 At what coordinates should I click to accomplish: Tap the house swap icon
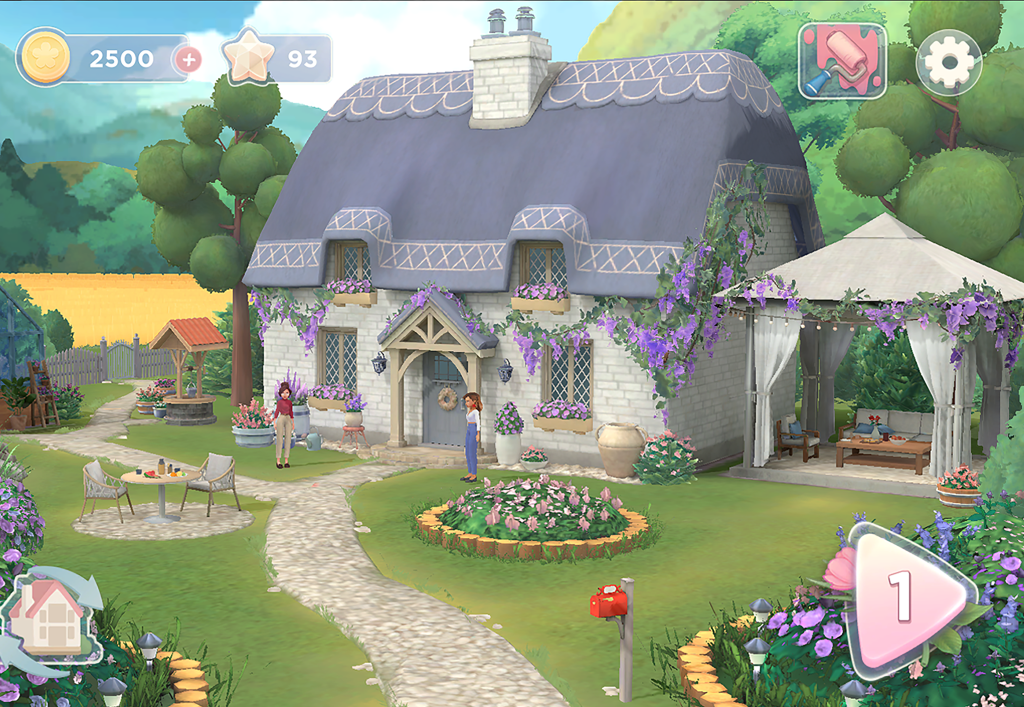pos(52,612)
